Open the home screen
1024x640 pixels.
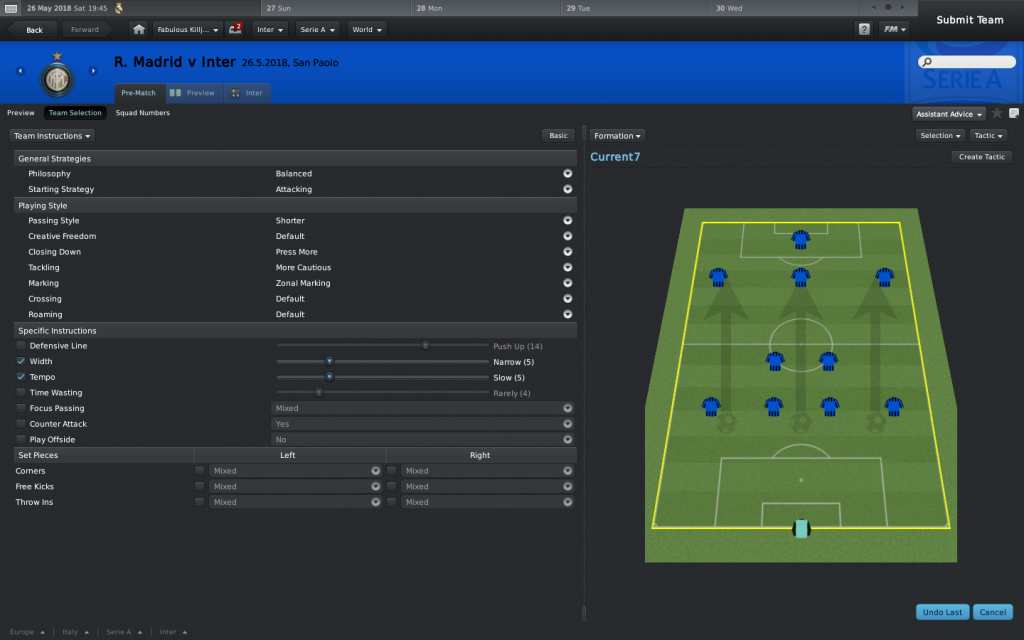(x=139, y=30)
